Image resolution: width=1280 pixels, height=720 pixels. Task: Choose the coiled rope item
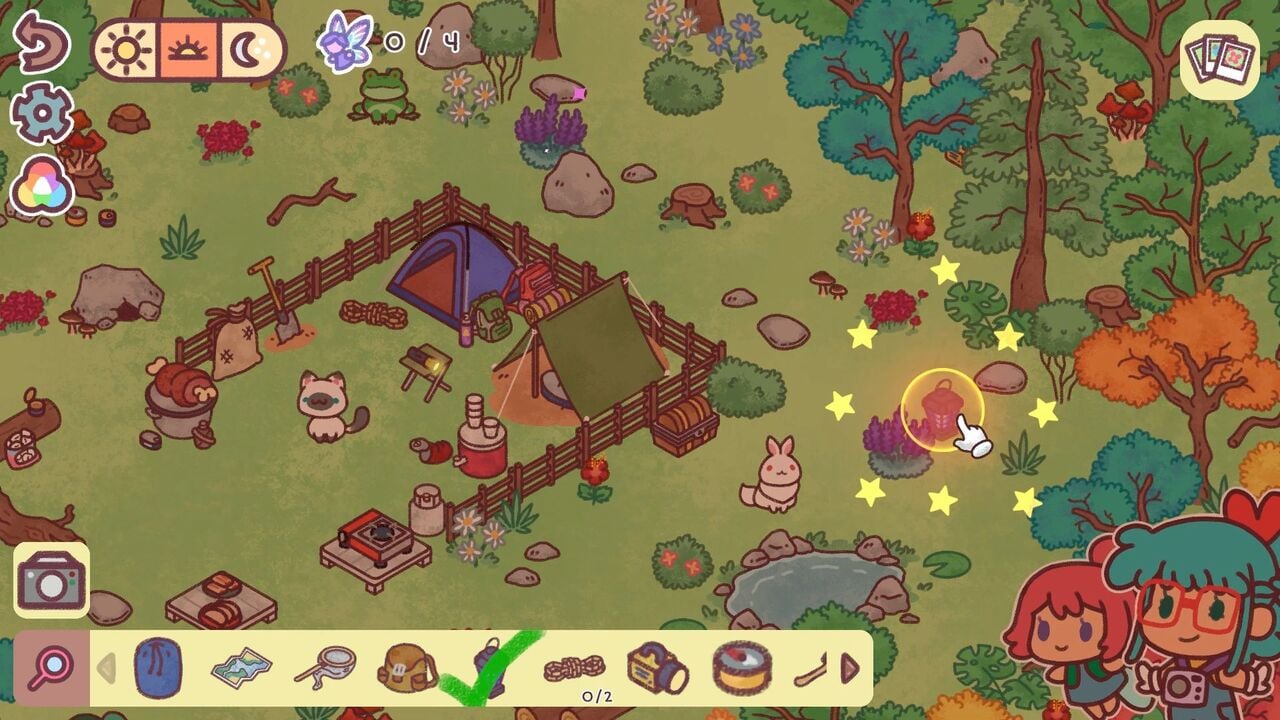tap(574, 665)
